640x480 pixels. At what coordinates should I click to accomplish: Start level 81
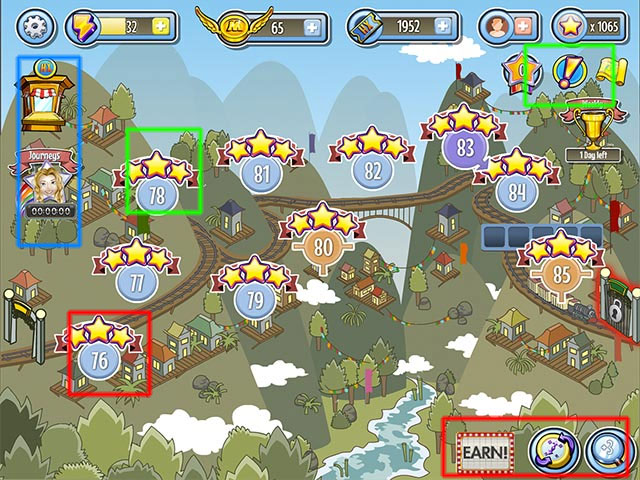pos(263,173)
